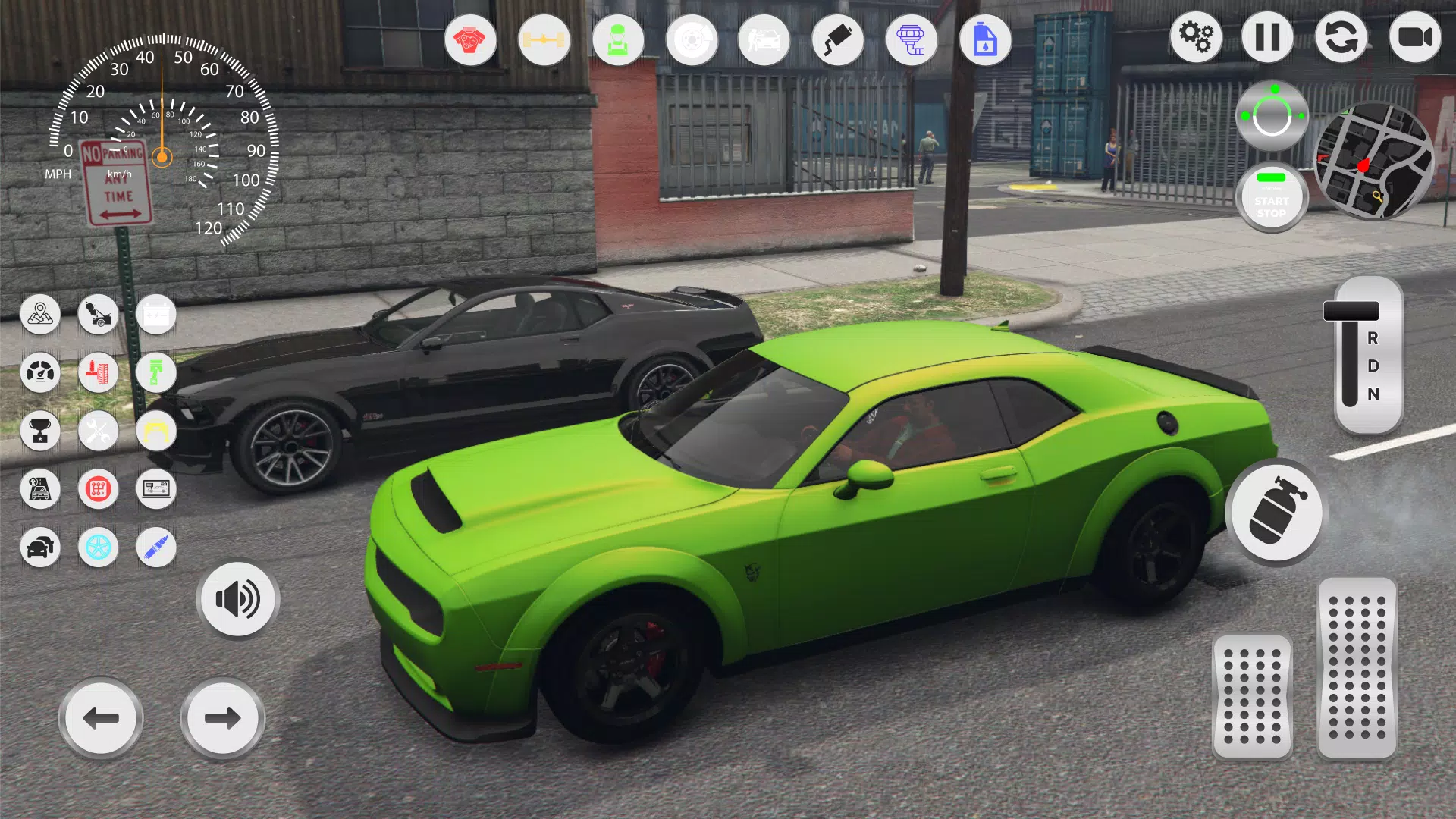Open the engine upgrade menu

click(x=470, y=40)
